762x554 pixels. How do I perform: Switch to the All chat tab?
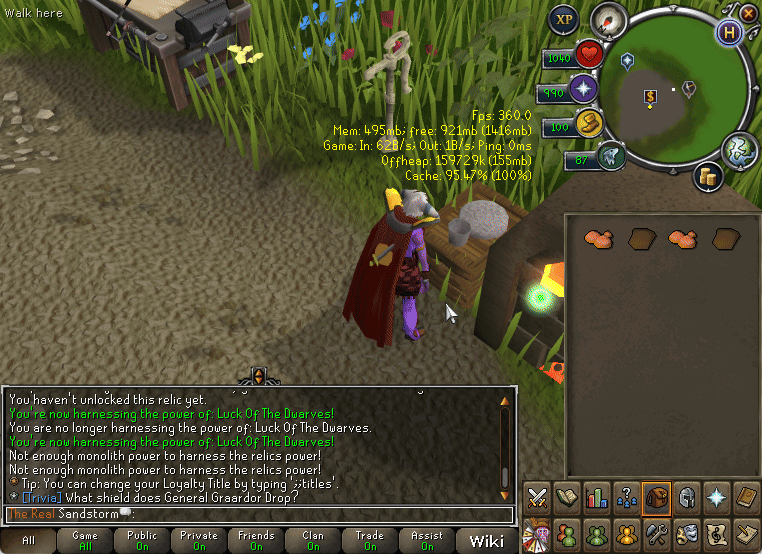pos(28,541)
